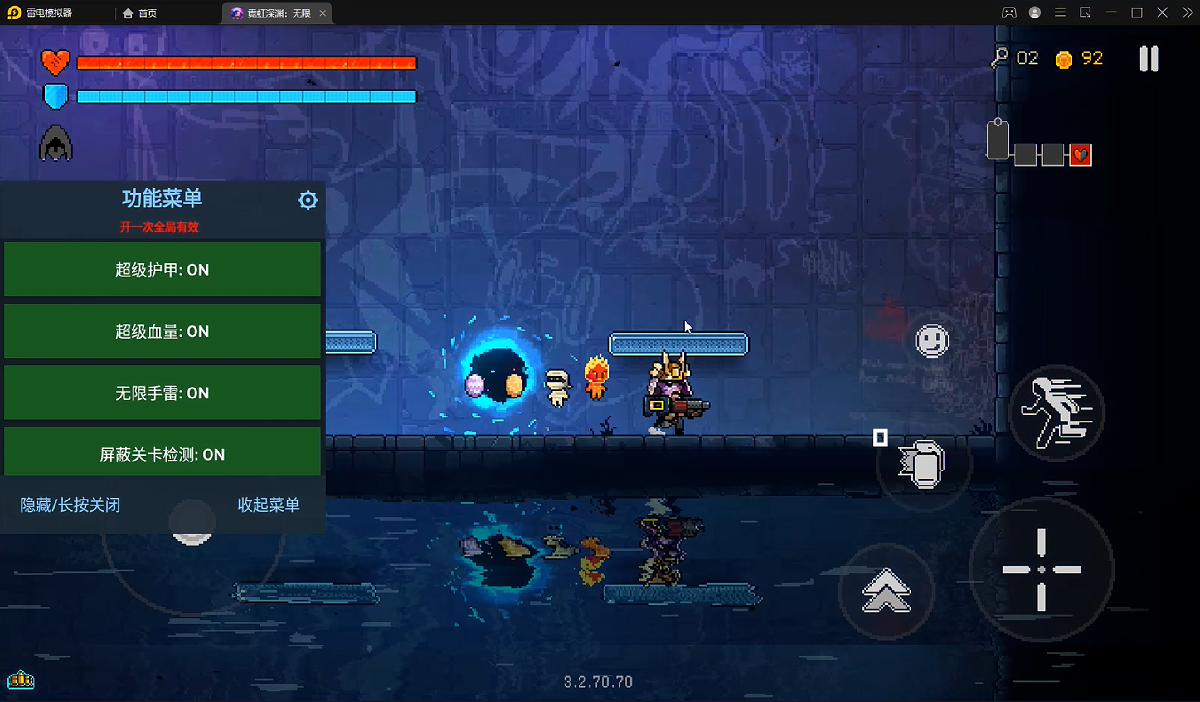Toggle the 屏蔽关卡检测 option
The image size is (1200, 702).
(x=162, y=454)
